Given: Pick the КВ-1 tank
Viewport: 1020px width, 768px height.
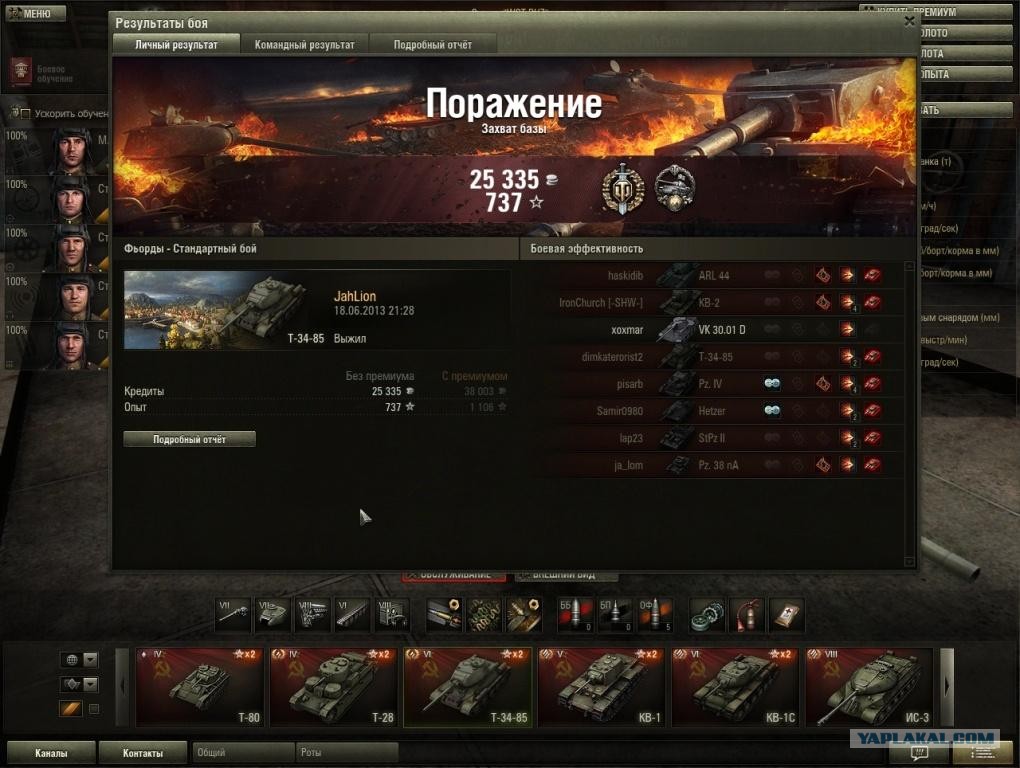Looking at the screenshot, I should [x=600, y=686].
